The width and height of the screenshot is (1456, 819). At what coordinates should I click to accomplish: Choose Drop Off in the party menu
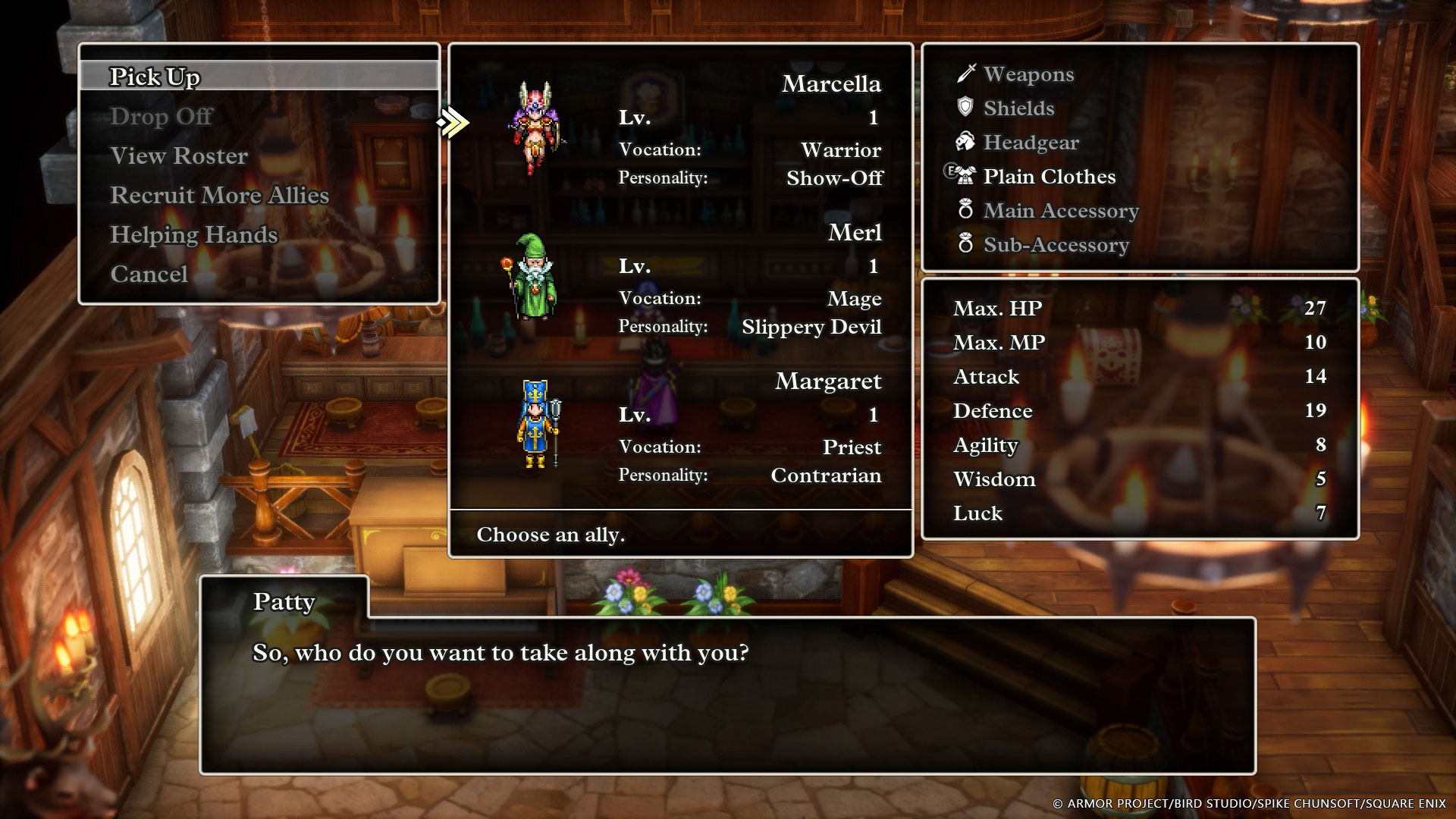[162, 116]
